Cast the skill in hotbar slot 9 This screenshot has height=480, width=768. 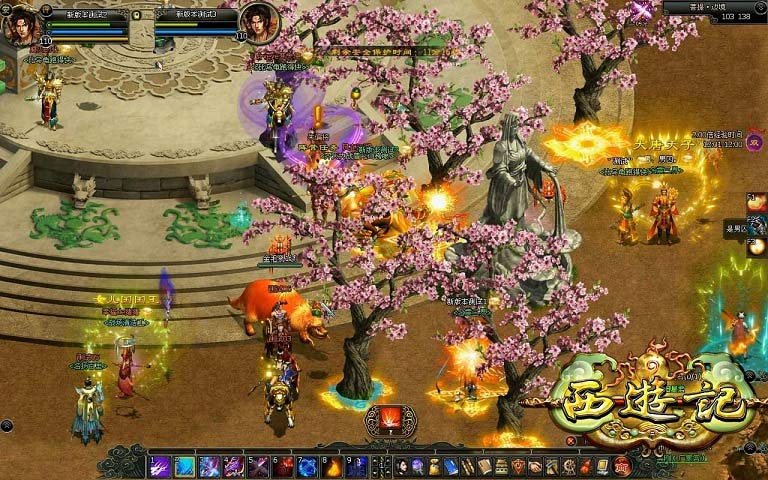pos(357,466)
